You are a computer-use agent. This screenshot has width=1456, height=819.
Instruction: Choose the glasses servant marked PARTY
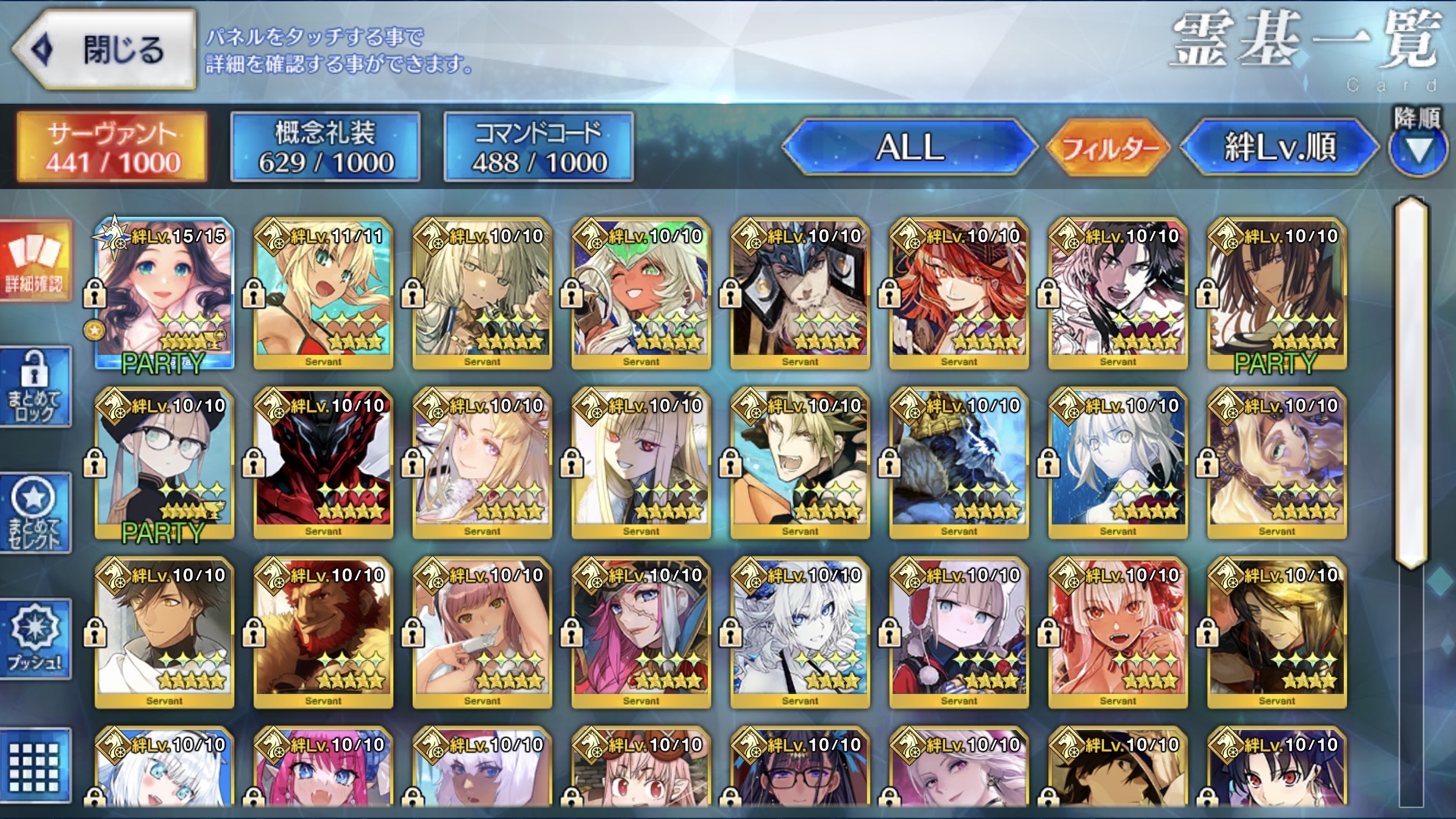click(x=165, y=462)
